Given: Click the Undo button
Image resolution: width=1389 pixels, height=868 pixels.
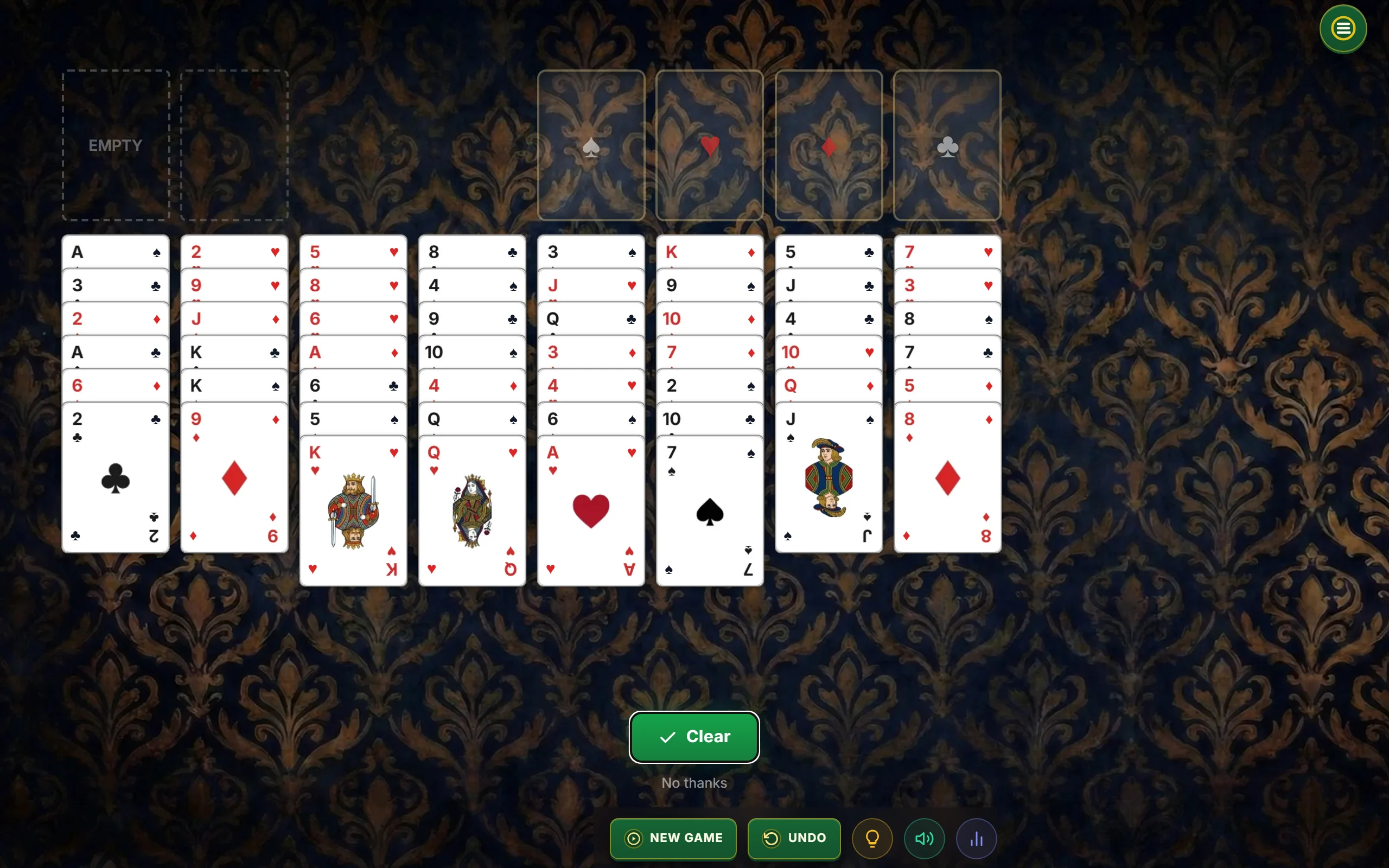Looking at the screenshot, I should click(x=794, y=838).
